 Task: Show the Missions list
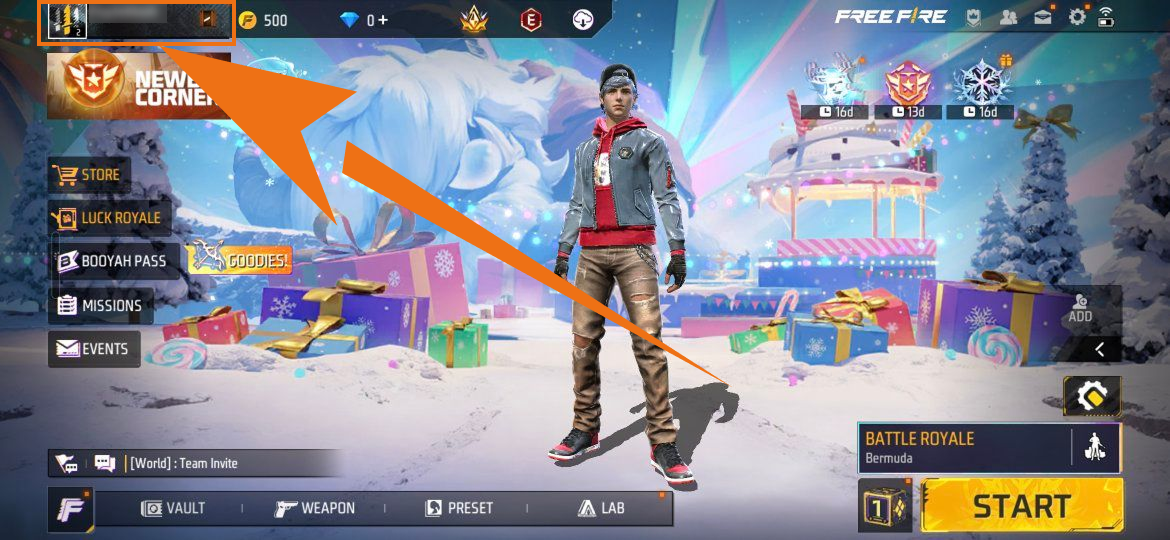pyautogui.click(x=100, y=306)
